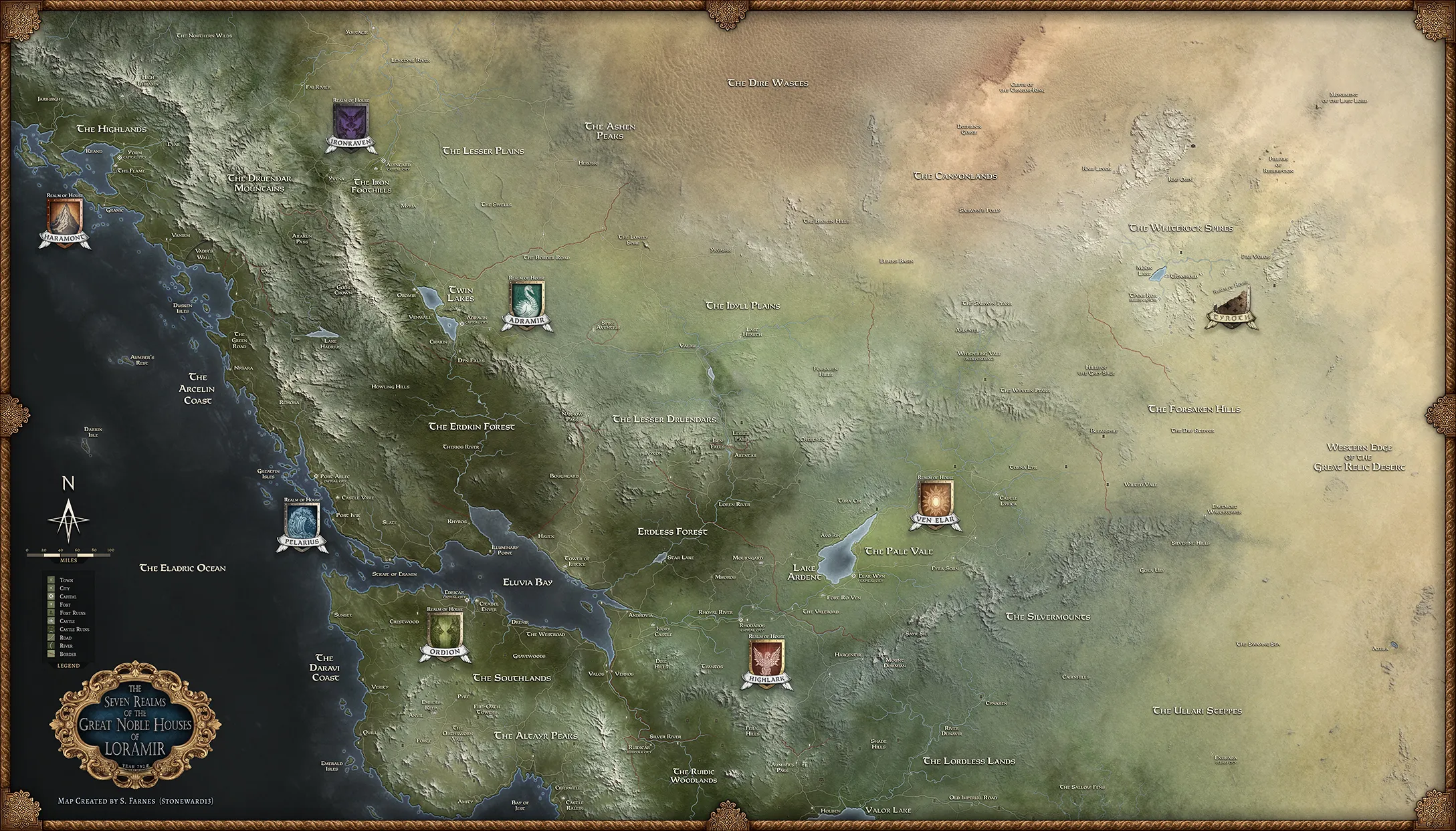Click the Capital entry in the legend
This screenshot has width=1456, height=831.
(x=68, y=596)
